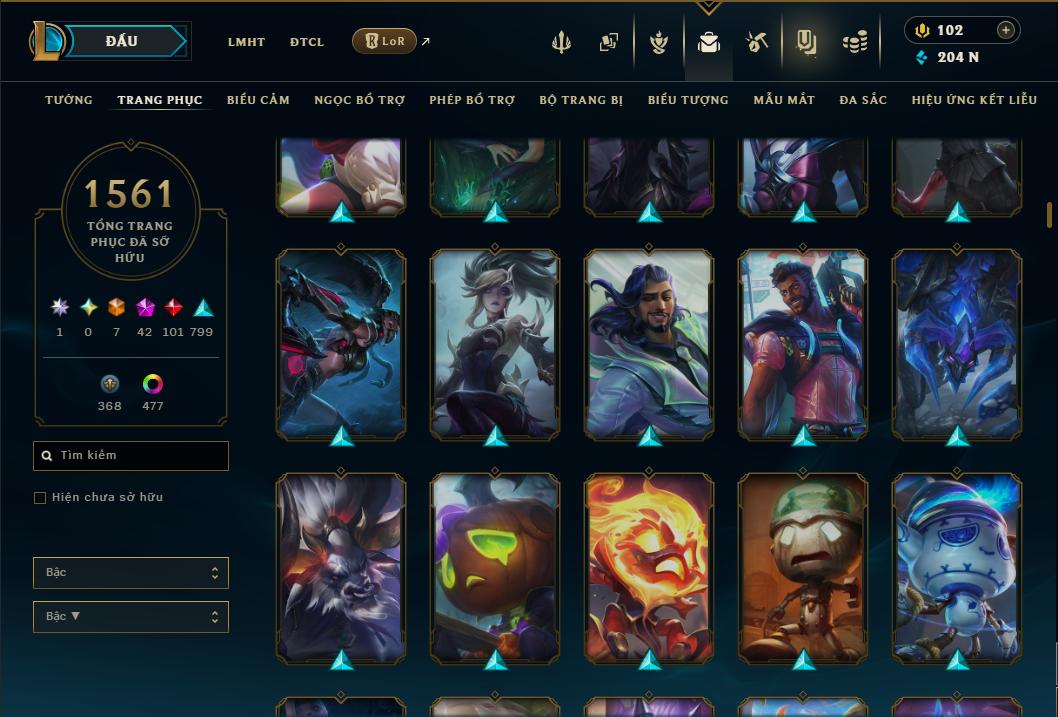Toggle the Hiện chưa sở hữu checkbox
The image size is (1058, 717).
(x=40, y=498)
